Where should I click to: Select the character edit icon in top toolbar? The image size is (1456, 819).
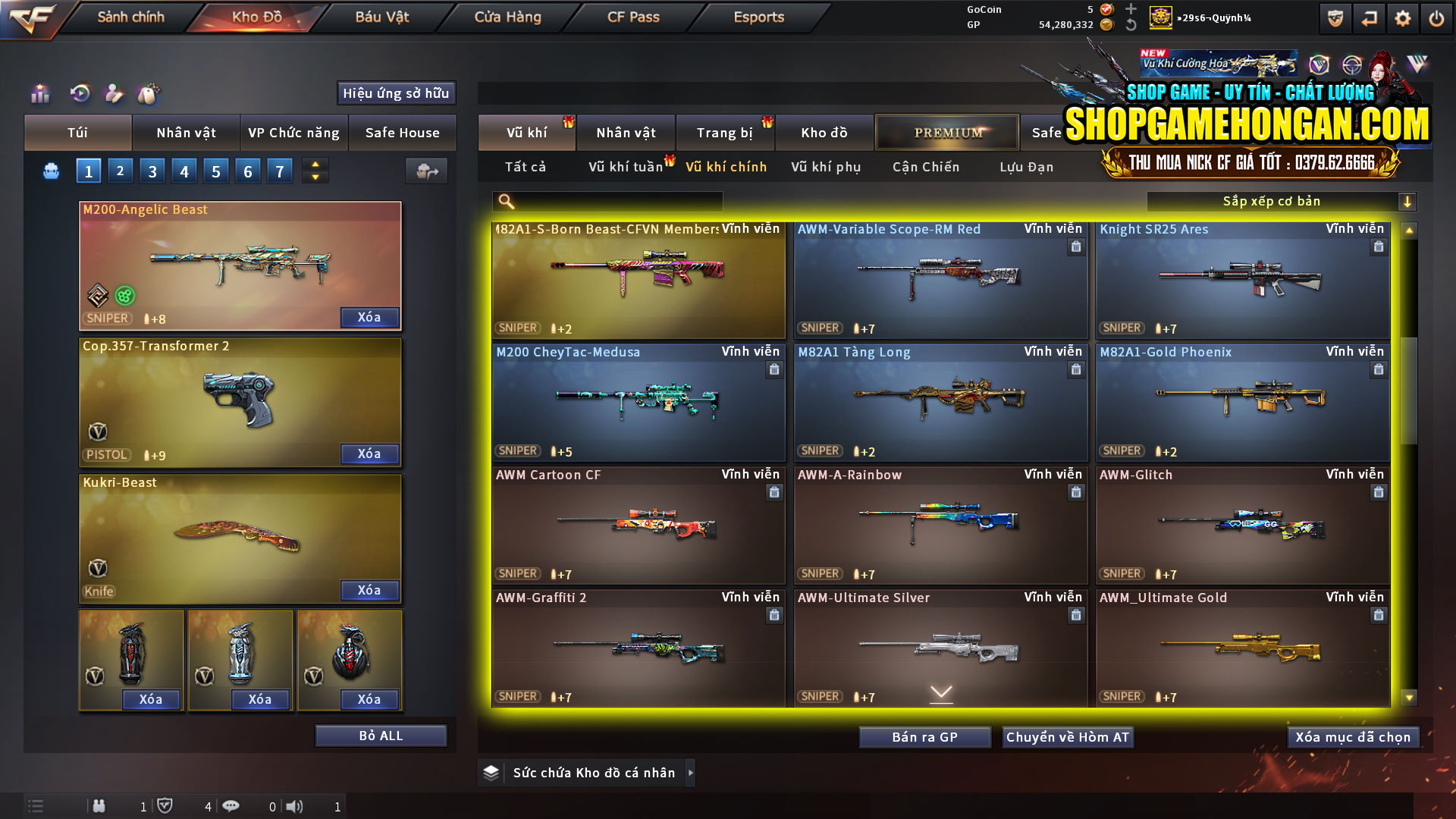coord(115,93)
